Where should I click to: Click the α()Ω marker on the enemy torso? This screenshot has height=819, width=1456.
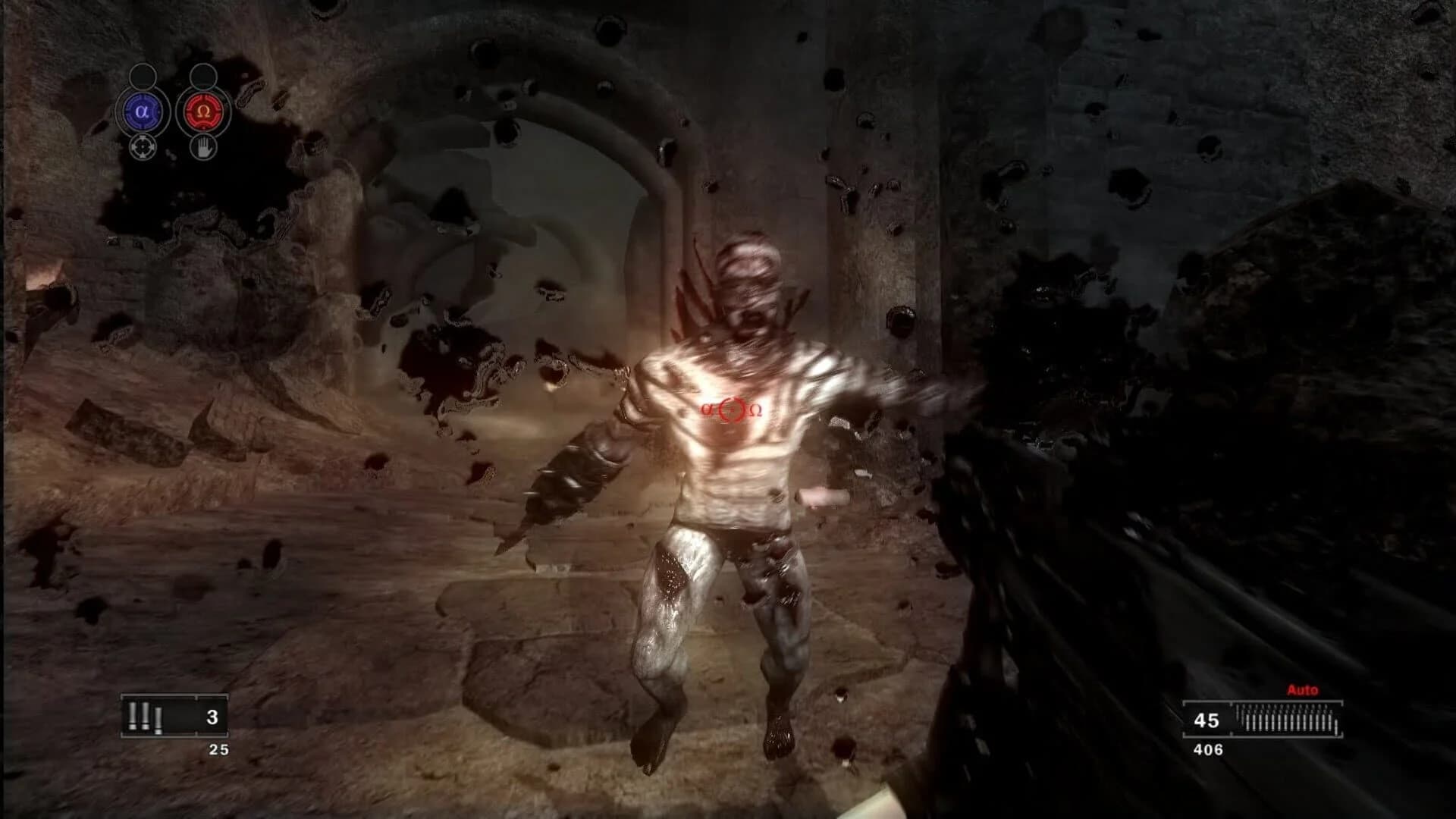tap(732, 409)
